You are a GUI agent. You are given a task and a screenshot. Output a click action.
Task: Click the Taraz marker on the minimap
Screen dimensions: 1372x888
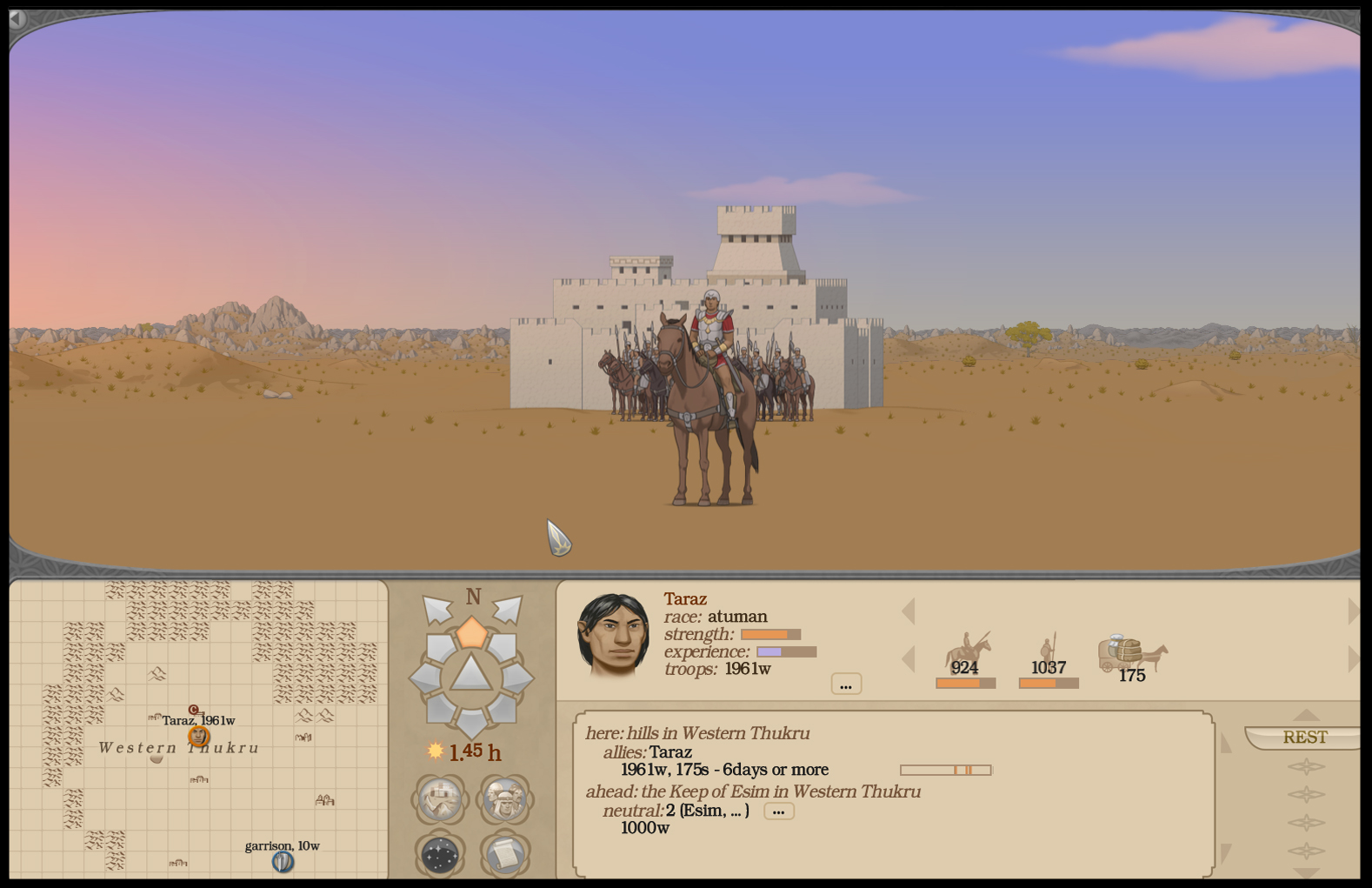click(199, 737)
